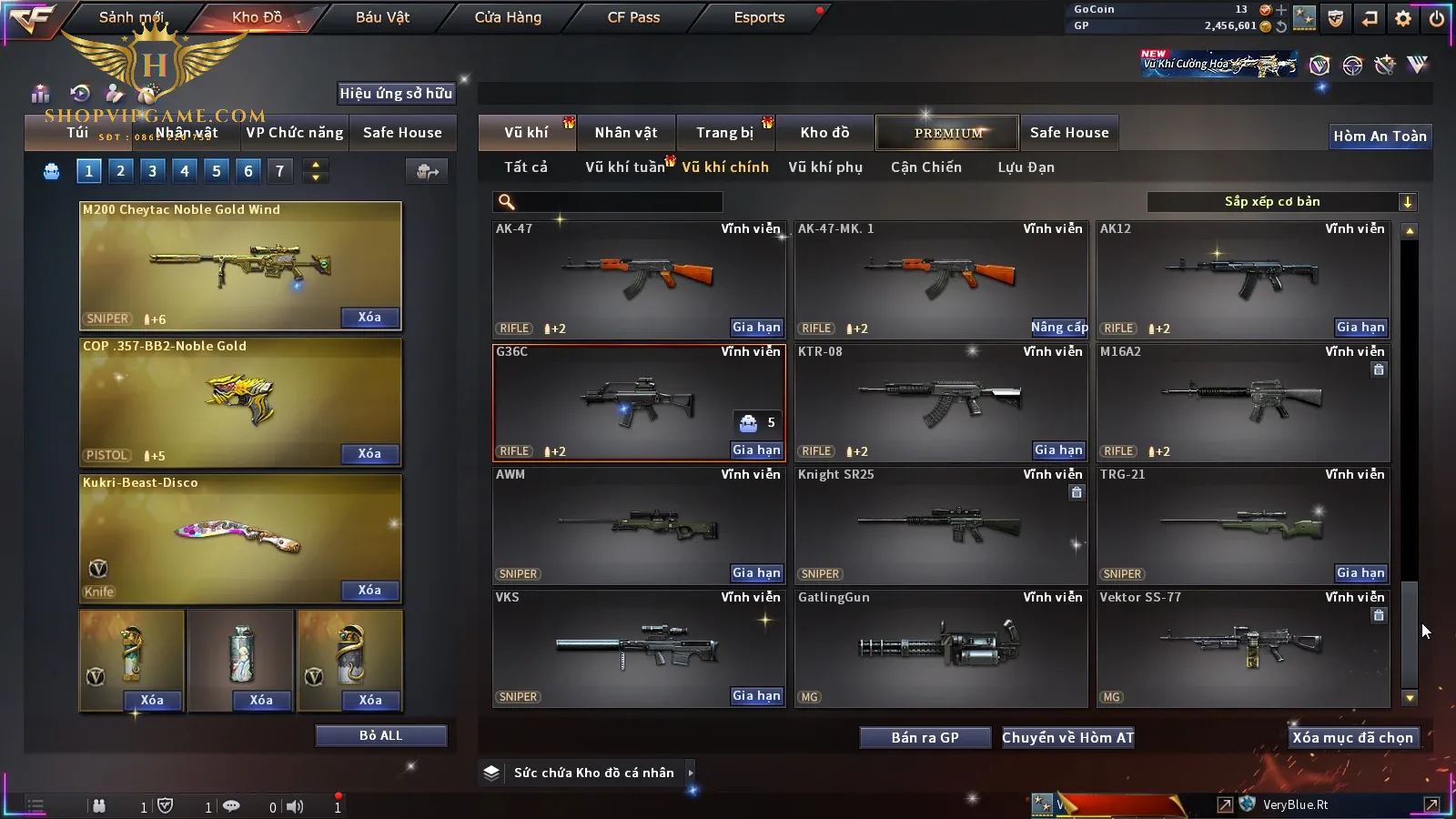Viewport: 1456px width, 819px height.
Task: Select bag slot number 3
Action: (152, 170)
